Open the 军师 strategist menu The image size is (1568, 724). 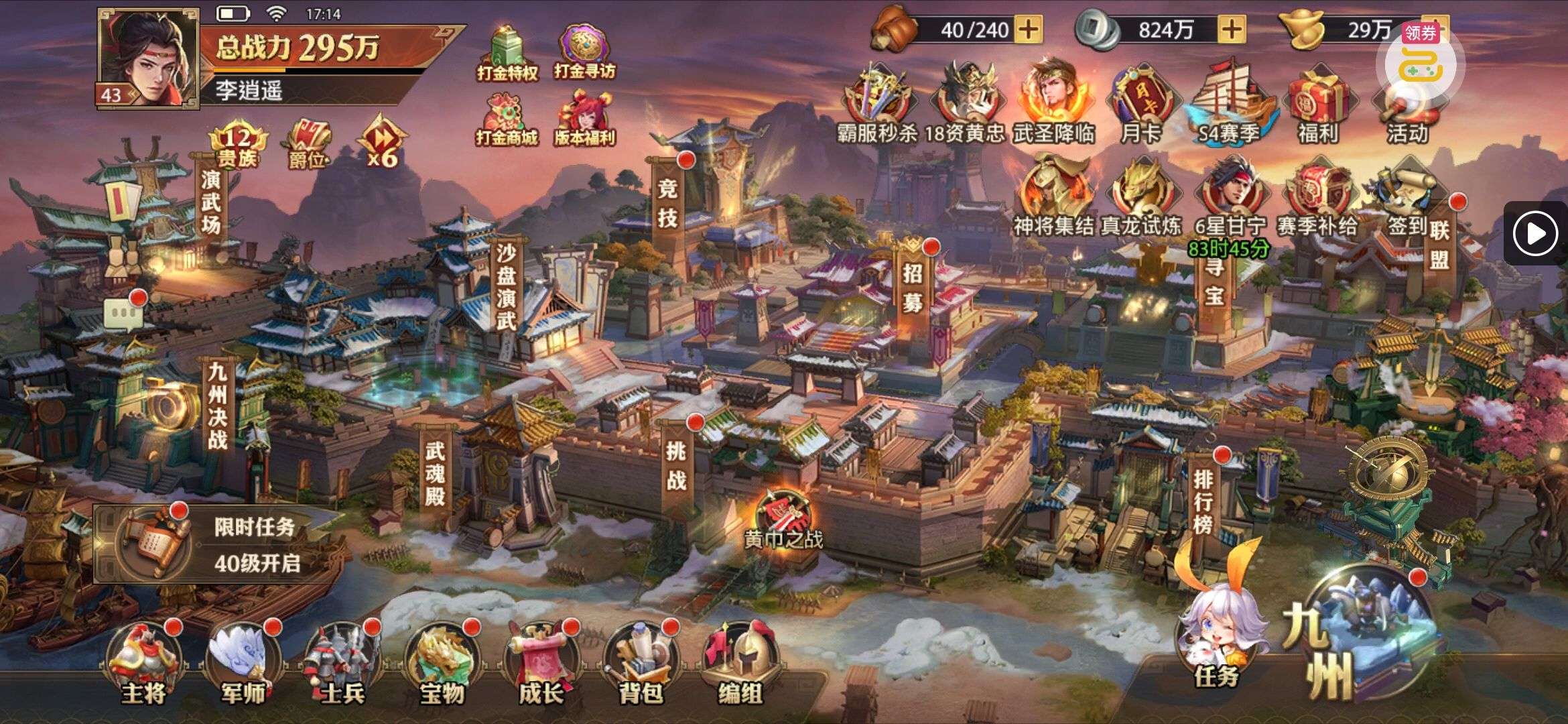242,665
